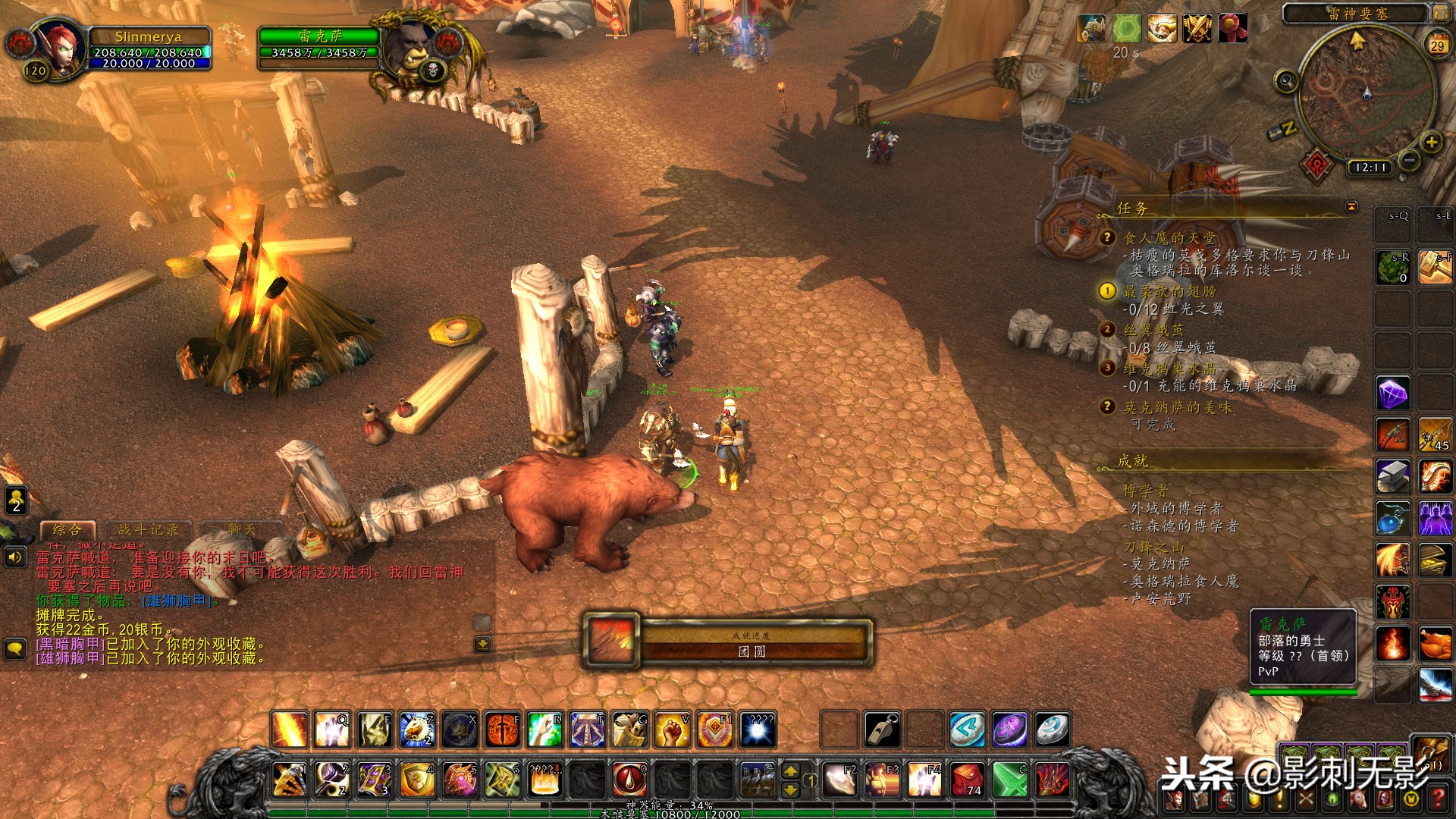Zoom in the minimap with the plus button

pos(1431,142)
